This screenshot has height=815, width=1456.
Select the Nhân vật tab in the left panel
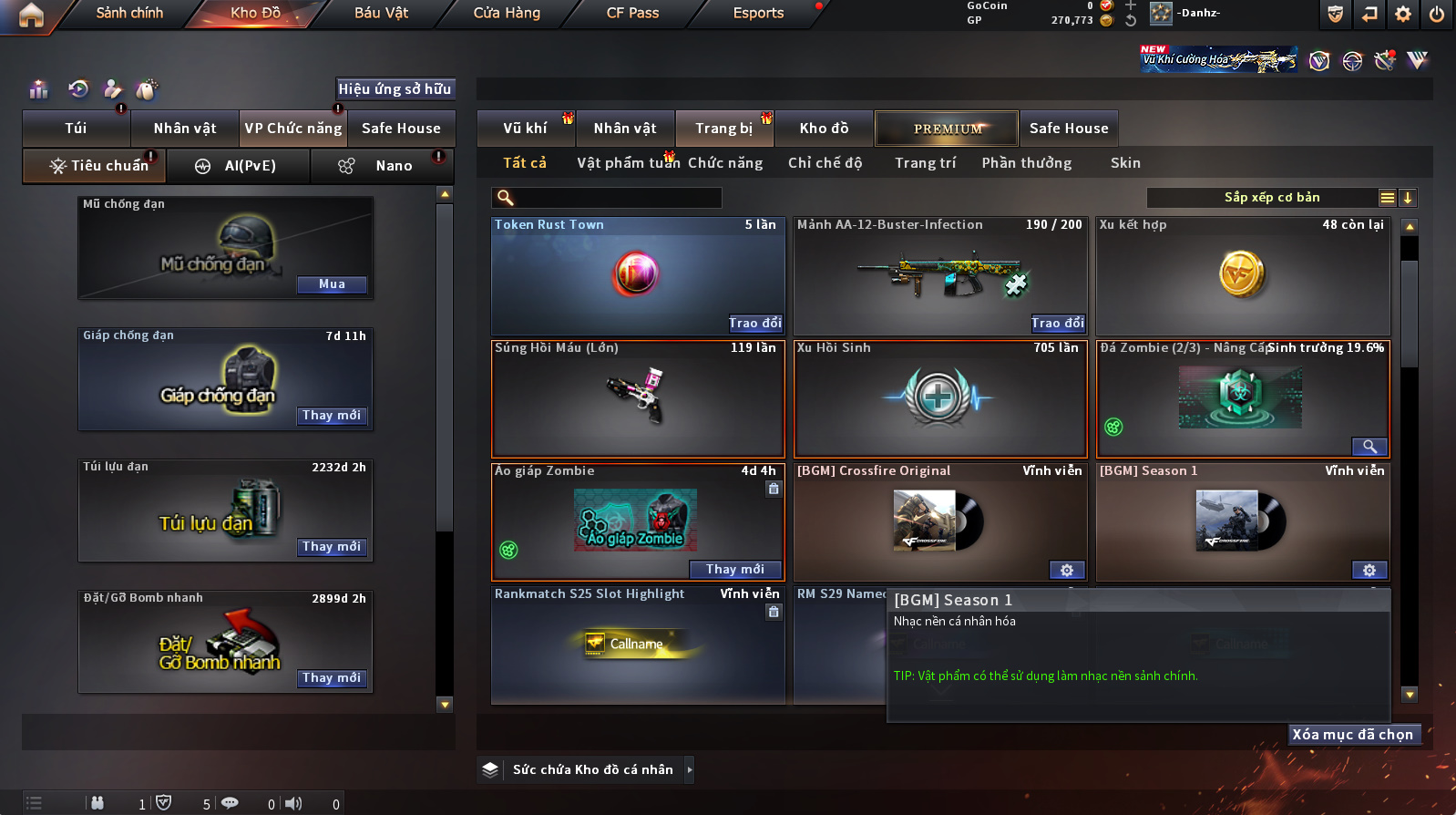click(185, 129)
